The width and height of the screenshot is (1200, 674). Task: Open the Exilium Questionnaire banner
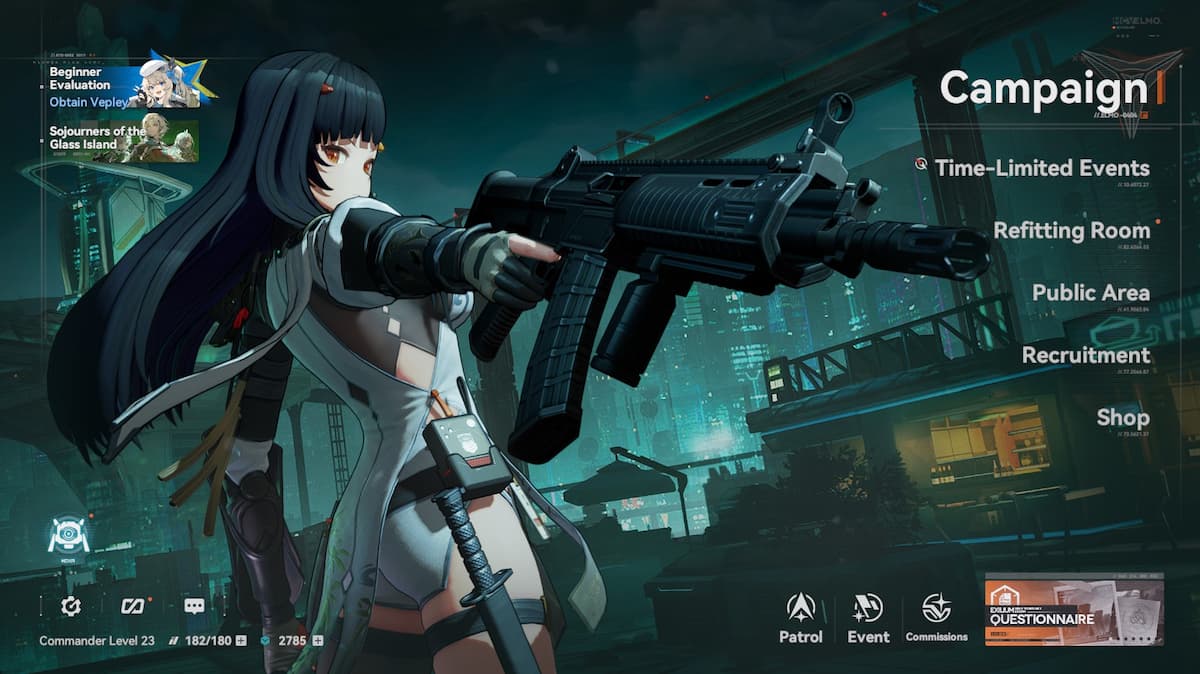tap(1074, 609)
